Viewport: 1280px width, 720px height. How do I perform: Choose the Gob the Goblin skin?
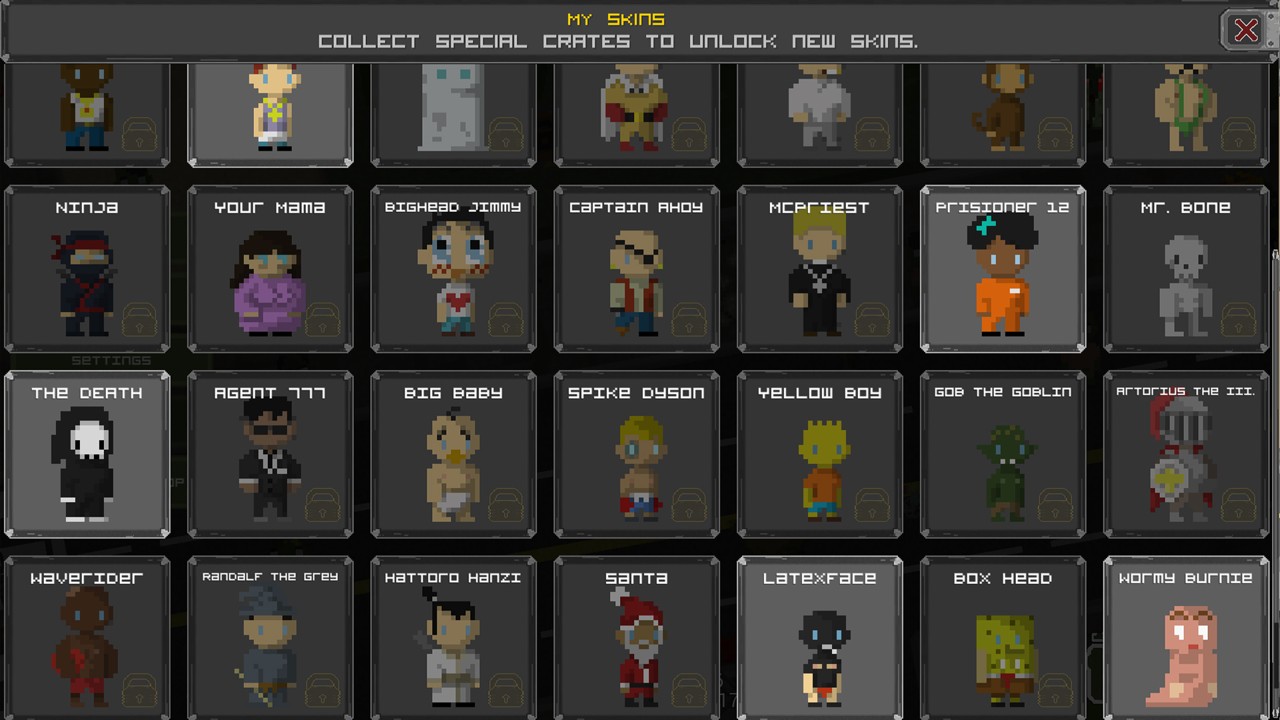(1002, 455)
